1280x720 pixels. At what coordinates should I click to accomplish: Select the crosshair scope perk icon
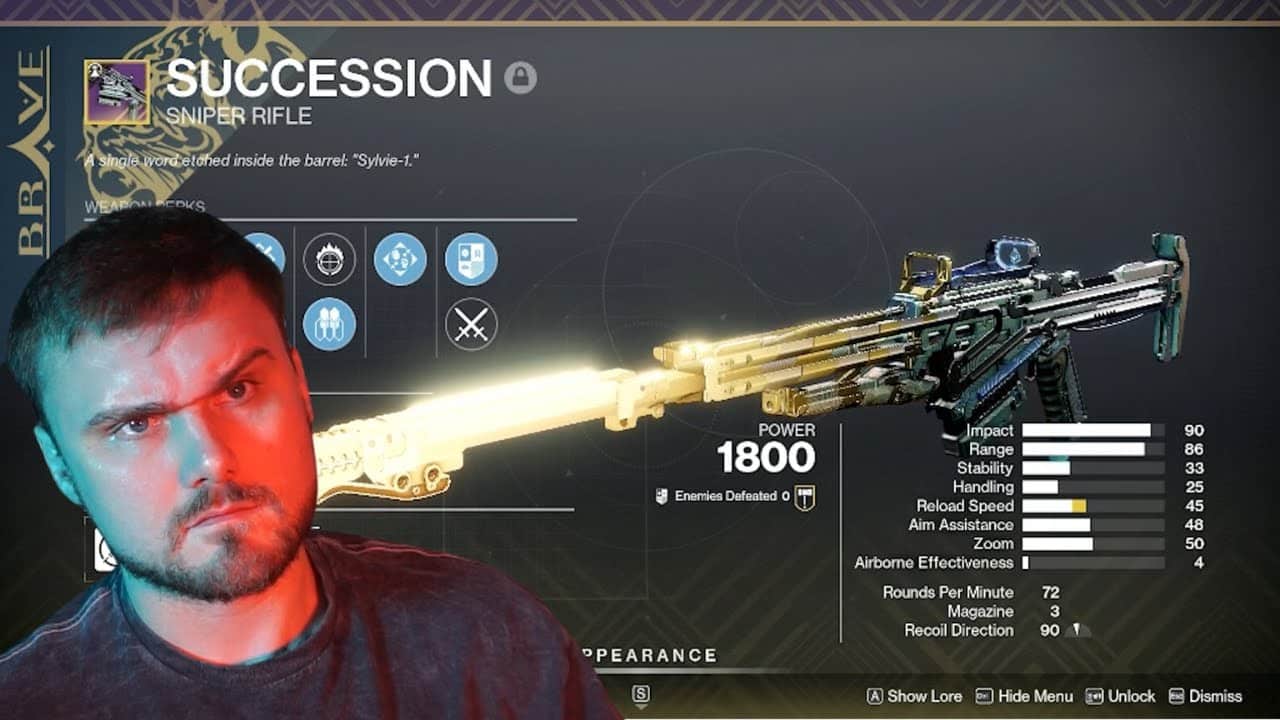point(330,258)
